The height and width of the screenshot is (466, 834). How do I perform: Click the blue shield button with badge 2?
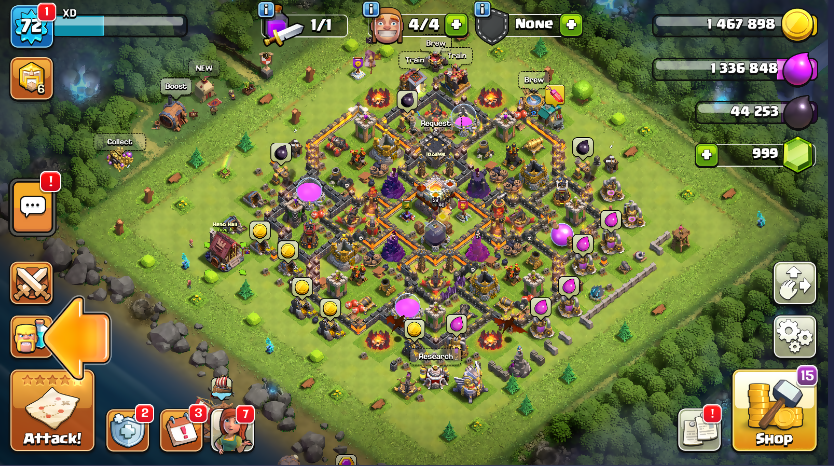pos(127,429)
